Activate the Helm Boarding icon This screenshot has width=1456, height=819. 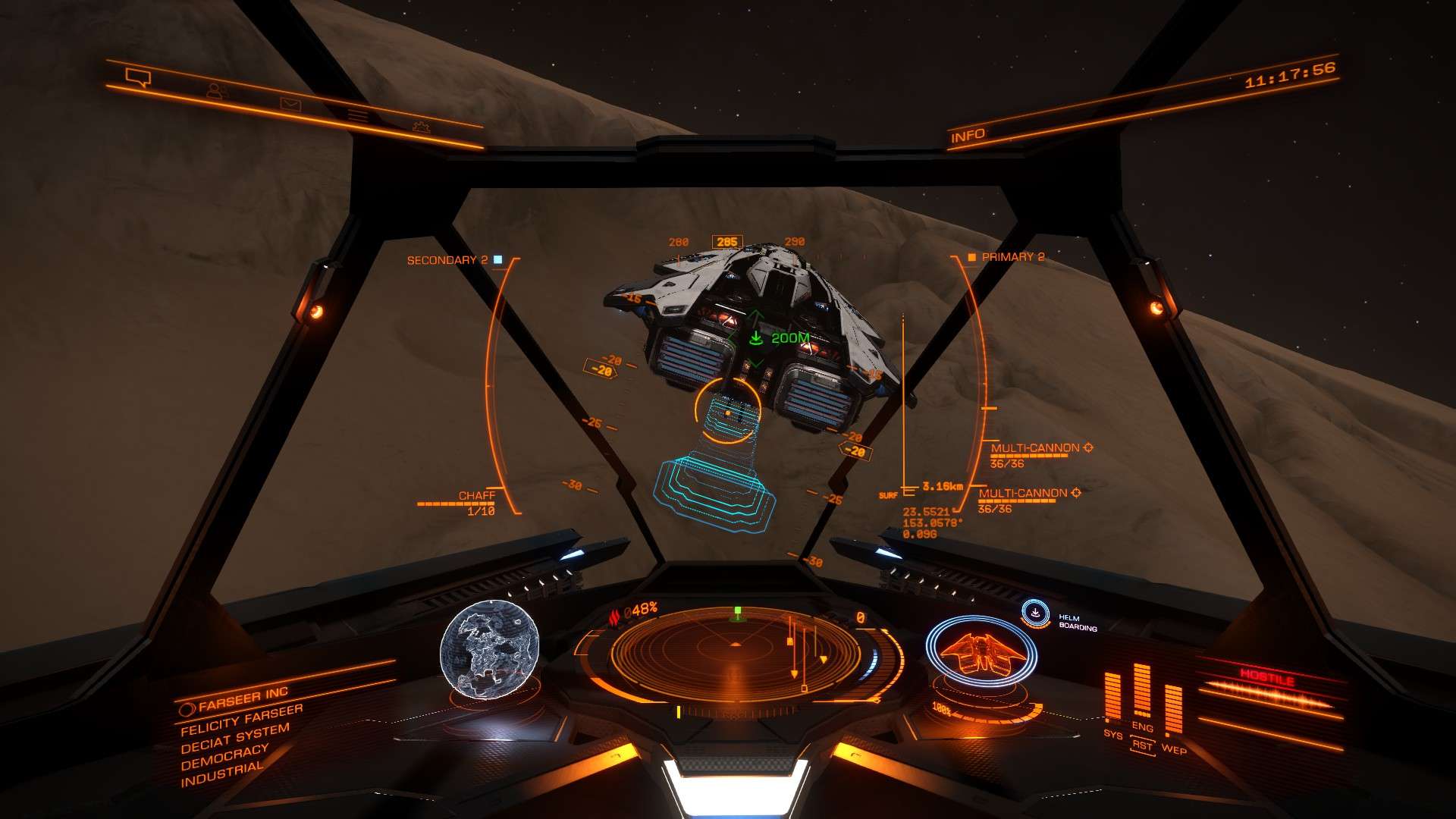[x=1035, y=613]
